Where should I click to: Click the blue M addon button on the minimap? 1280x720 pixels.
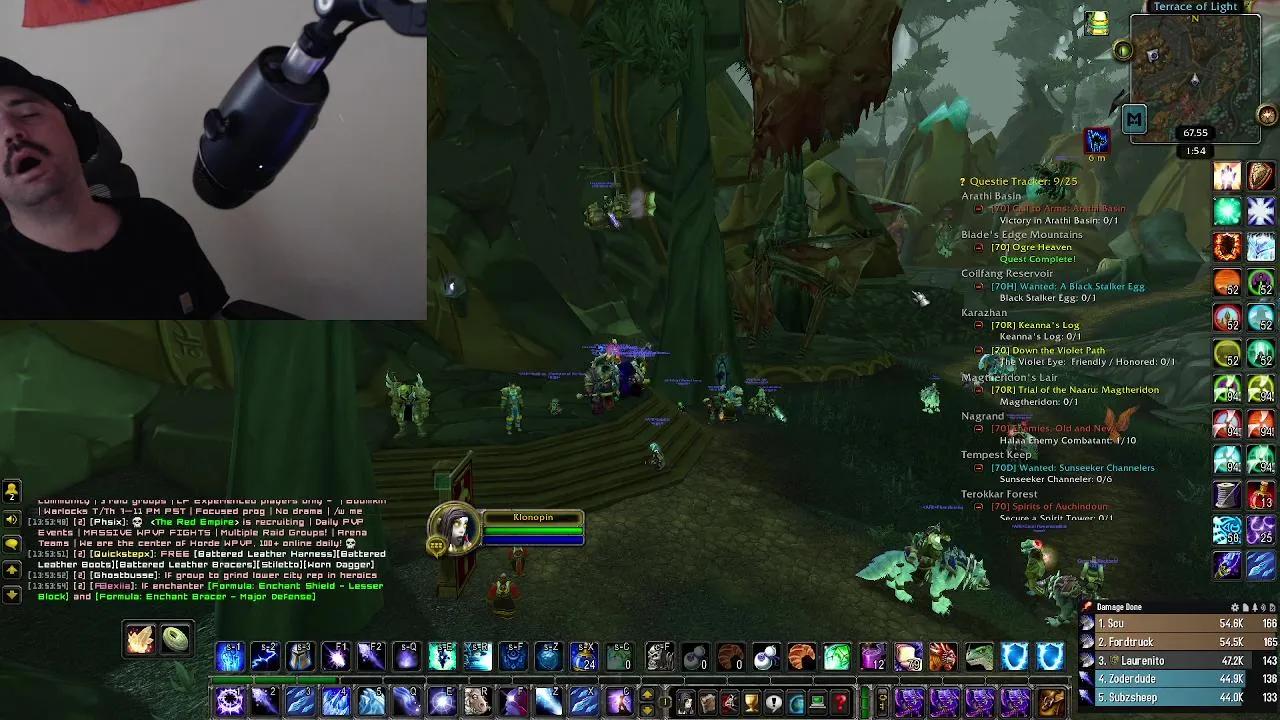1134,118
